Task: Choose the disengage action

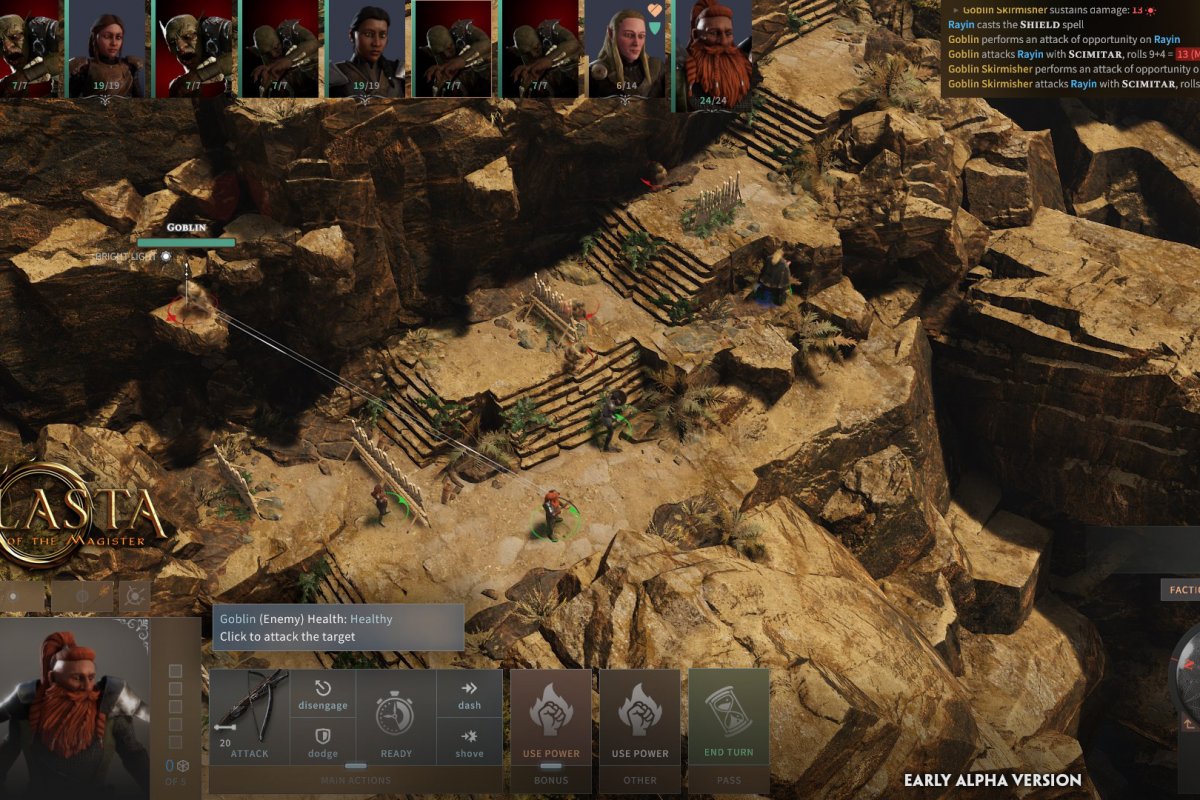Action: pos(322,694)
